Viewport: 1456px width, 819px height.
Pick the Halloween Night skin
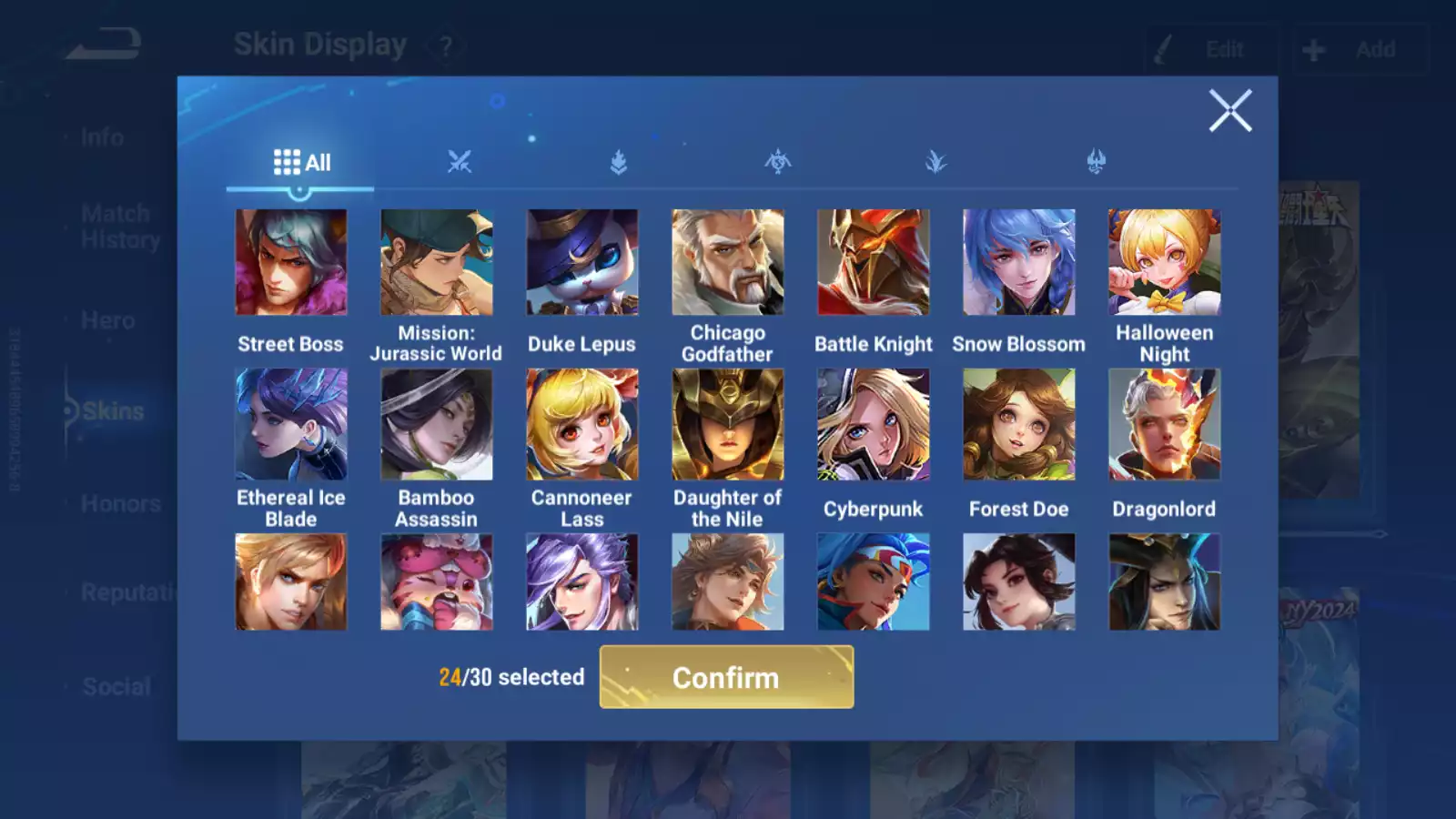click(1165, 263)
